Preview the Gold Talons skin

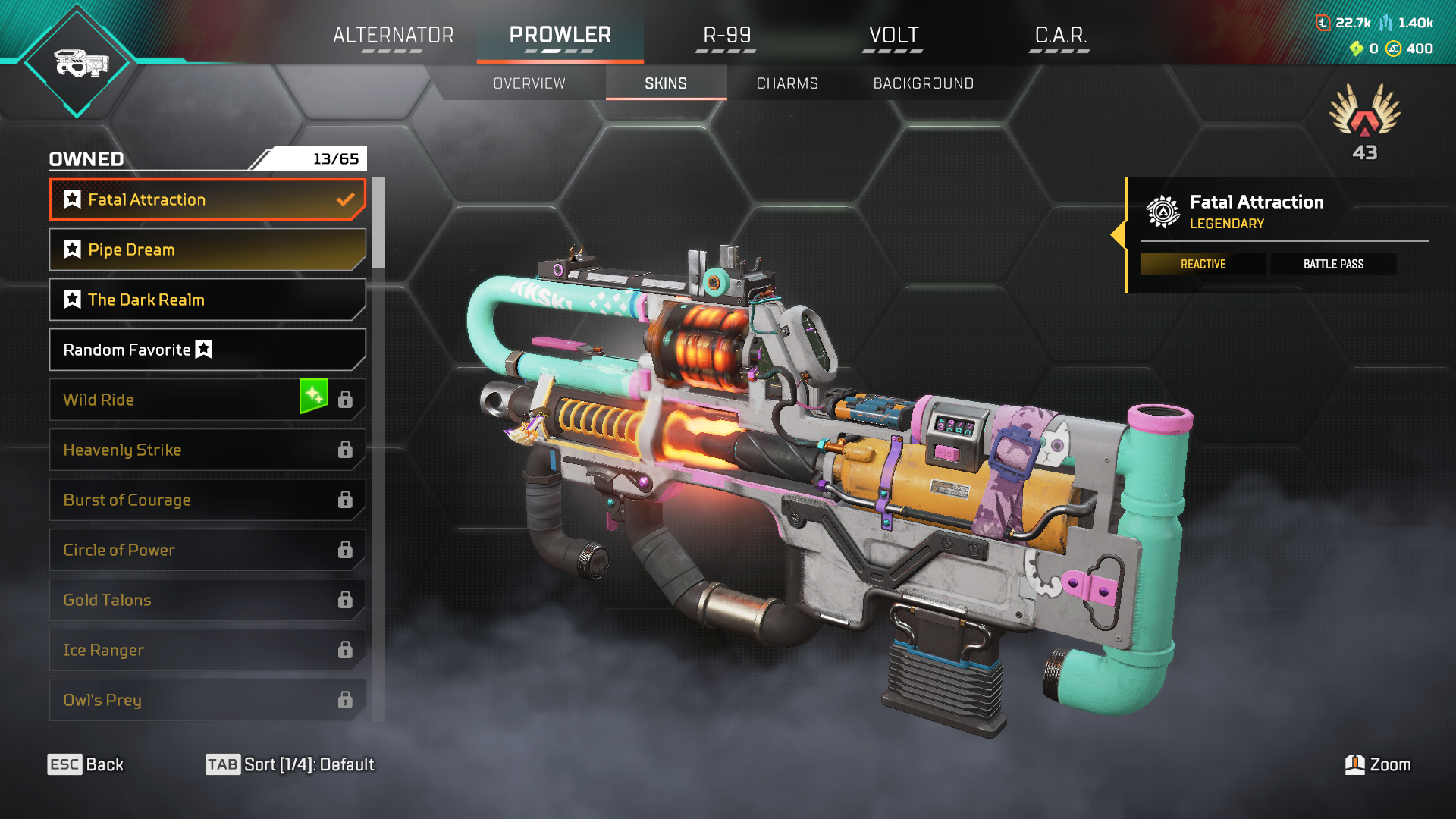(207, 600)
